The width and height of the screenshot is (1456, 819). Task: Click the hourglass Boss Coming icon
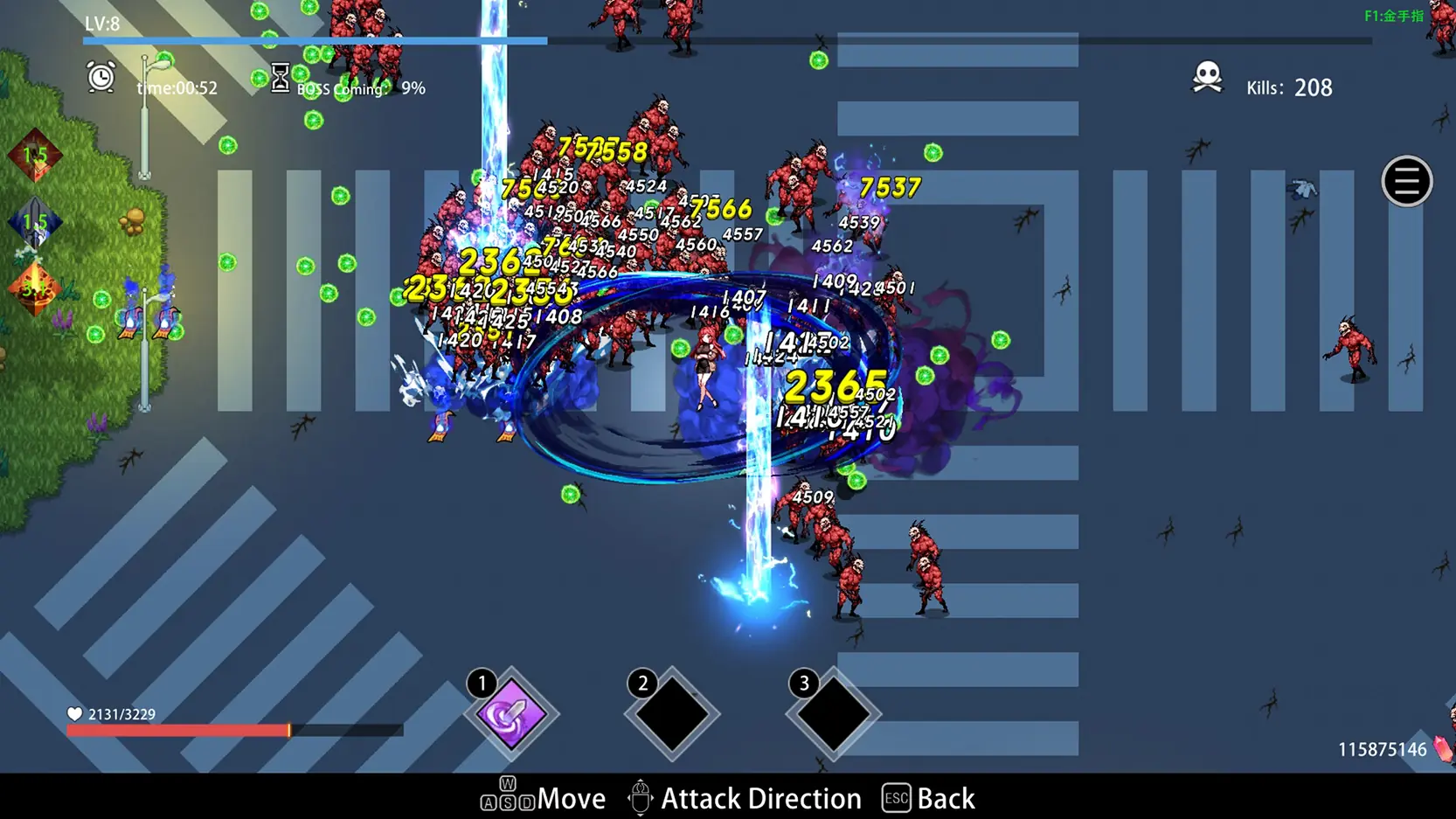click(x=280, y=78)
